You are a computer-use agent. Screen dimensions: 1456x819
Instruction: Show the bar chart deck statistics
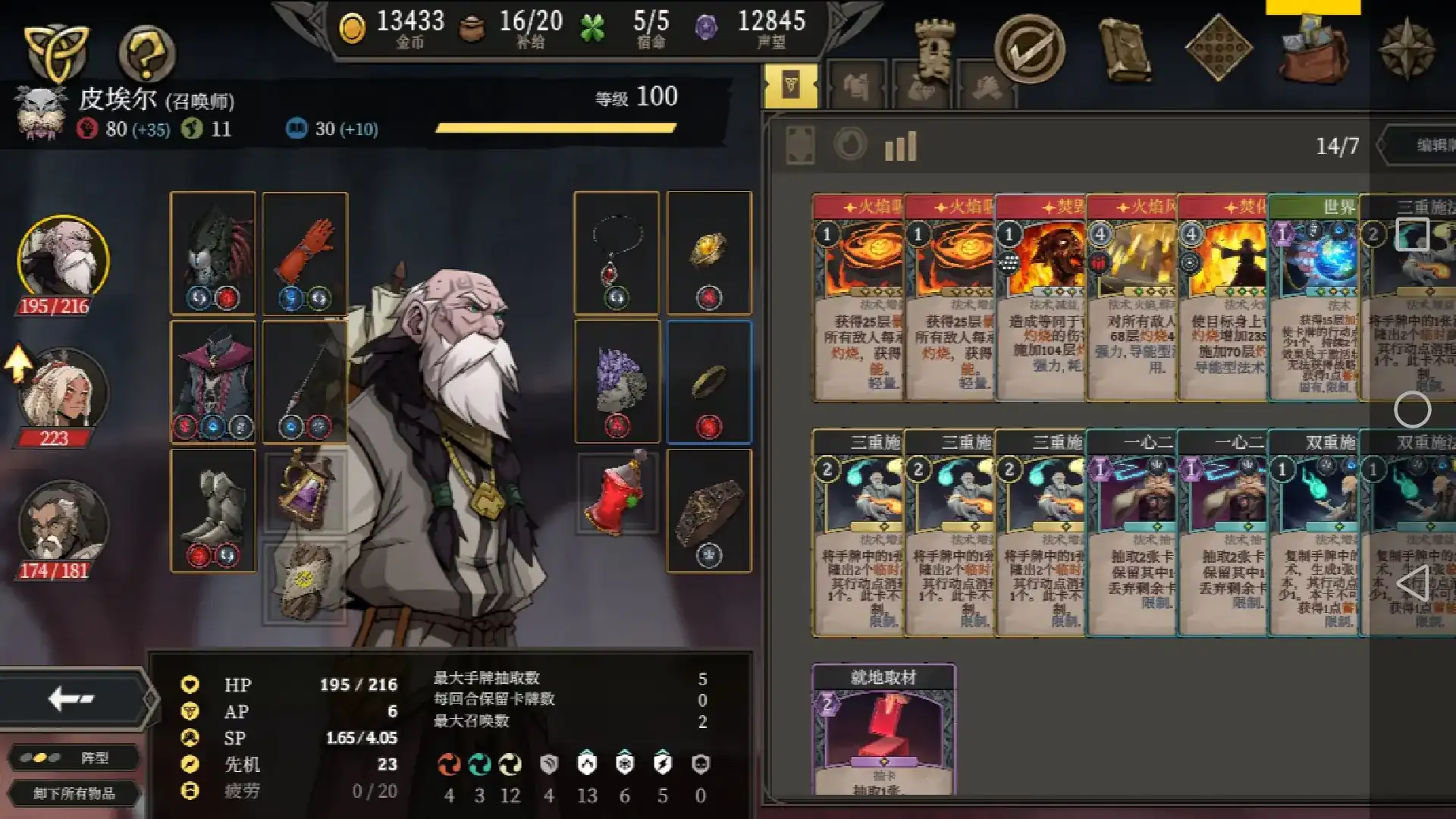900,146
